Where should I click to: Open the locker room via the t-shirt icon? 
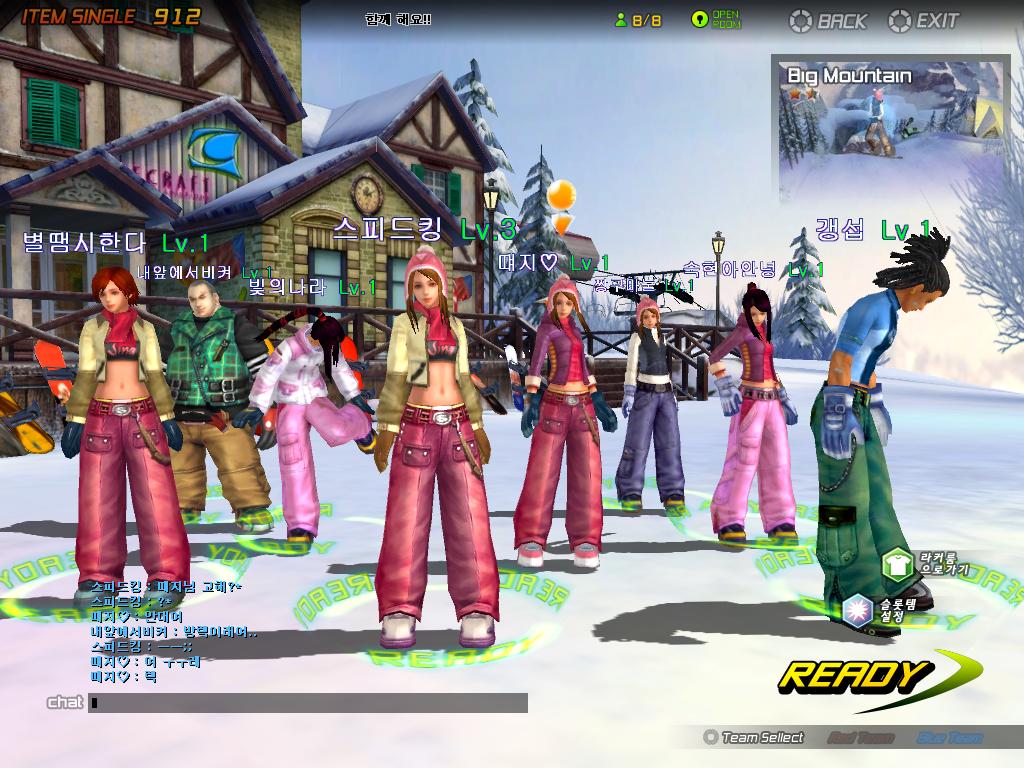(x=897, y=565)
